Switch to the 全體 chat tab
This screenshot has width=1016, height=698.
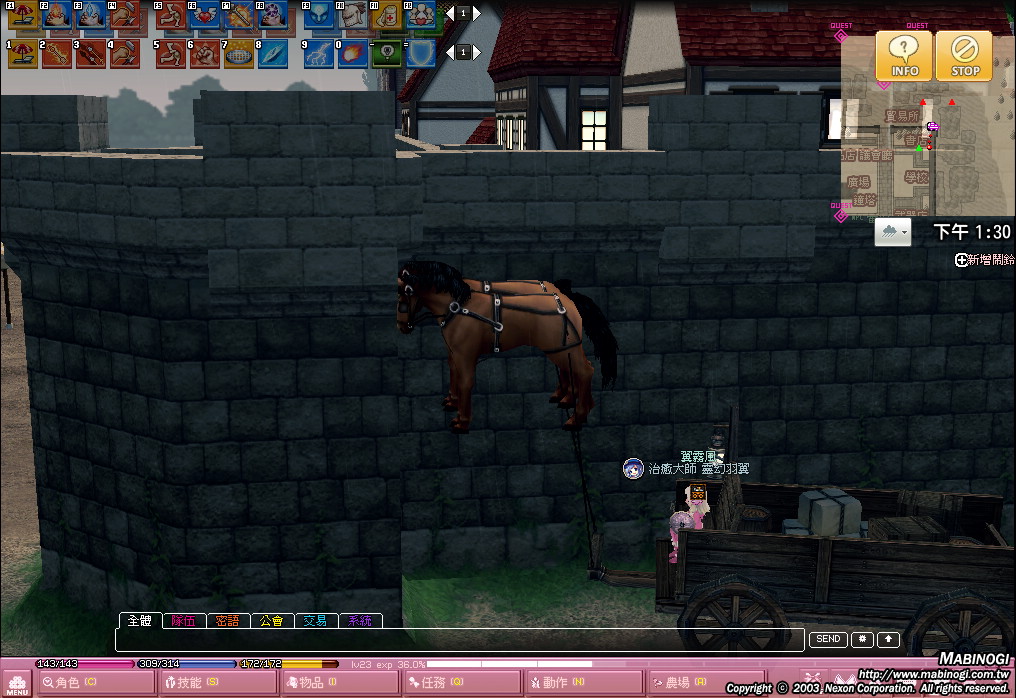pos(140,621)
